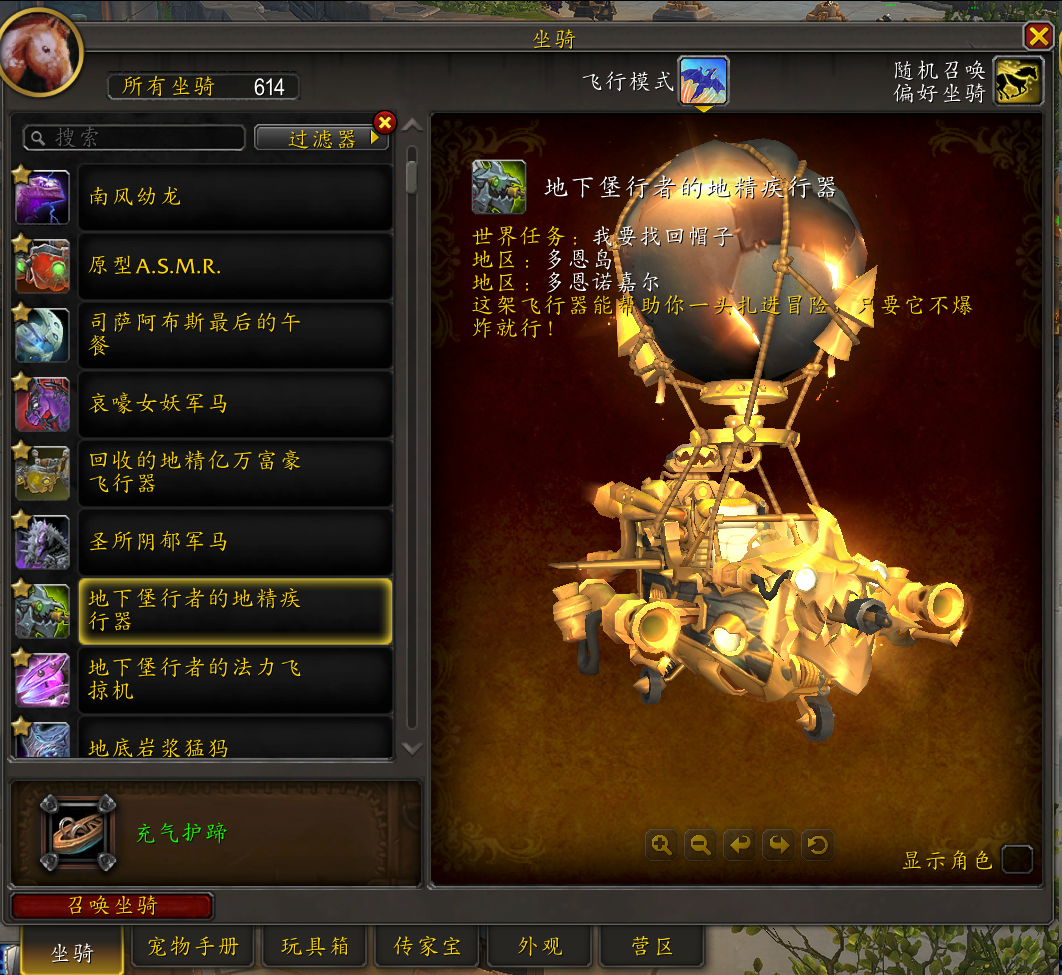Select the 原型A.S.M.R. mount
Image resolution: width=1062 pixels, height=975 pixels.
click(235, 266)
